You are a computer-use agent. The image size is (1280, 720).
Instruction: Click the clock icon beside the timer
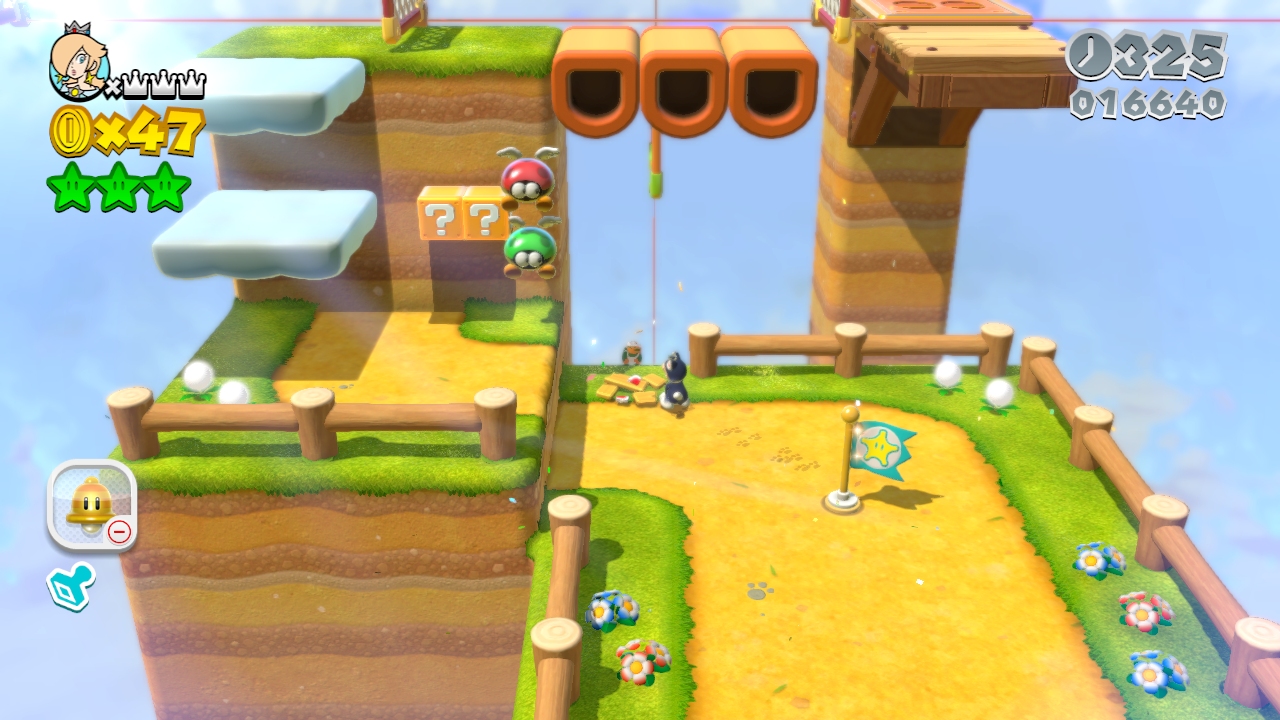tap(1093, 55)
